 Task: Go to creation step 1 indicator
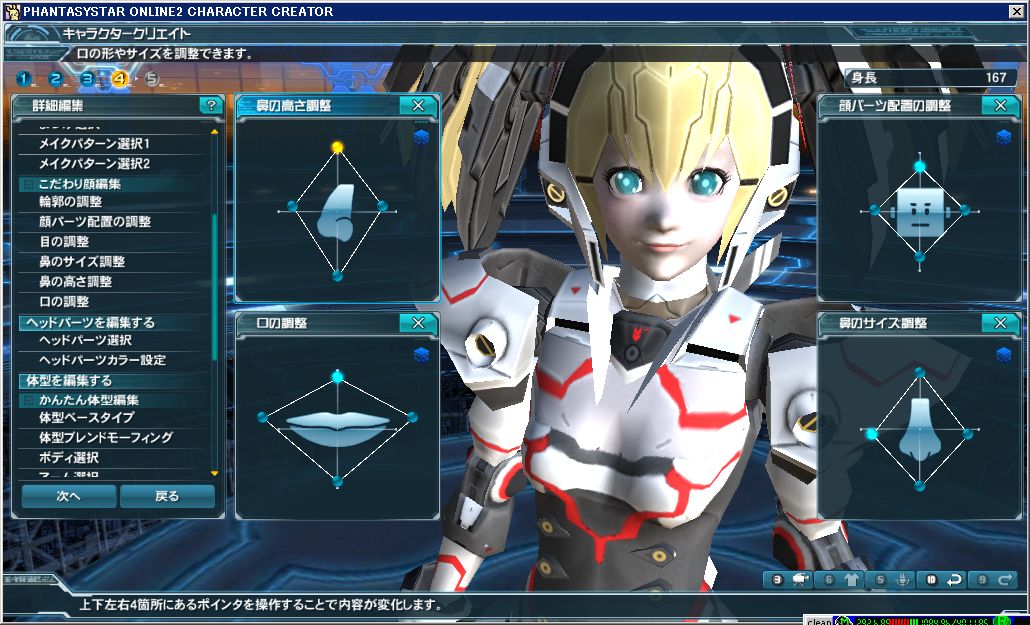[22, 79]
